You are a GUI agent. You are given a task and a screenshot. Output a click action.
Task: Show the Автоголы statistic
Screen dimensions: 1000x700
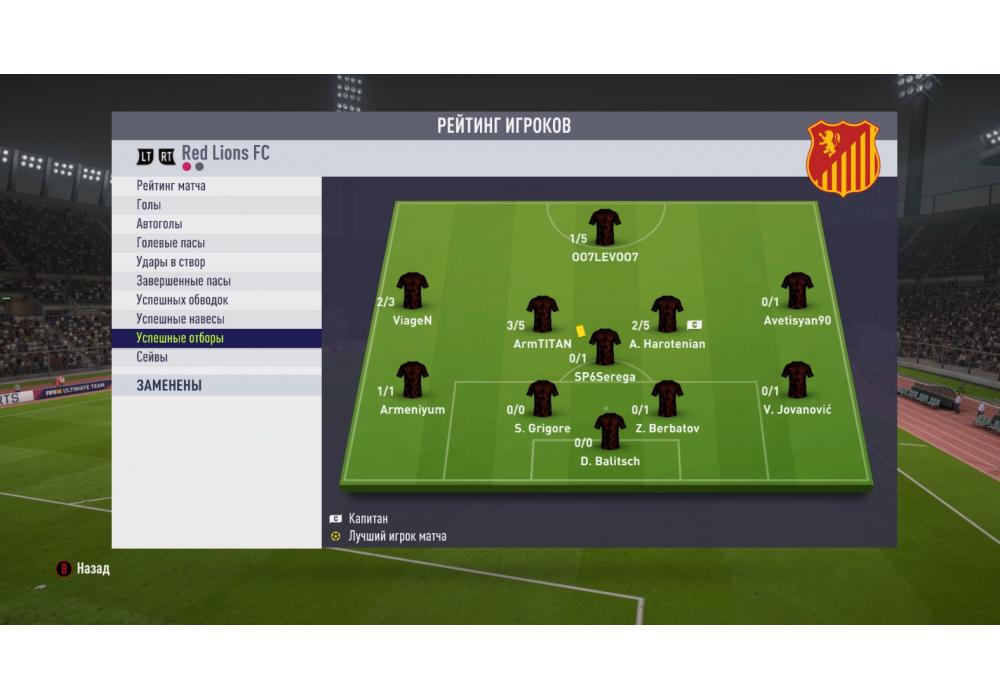tap(216, 224)
